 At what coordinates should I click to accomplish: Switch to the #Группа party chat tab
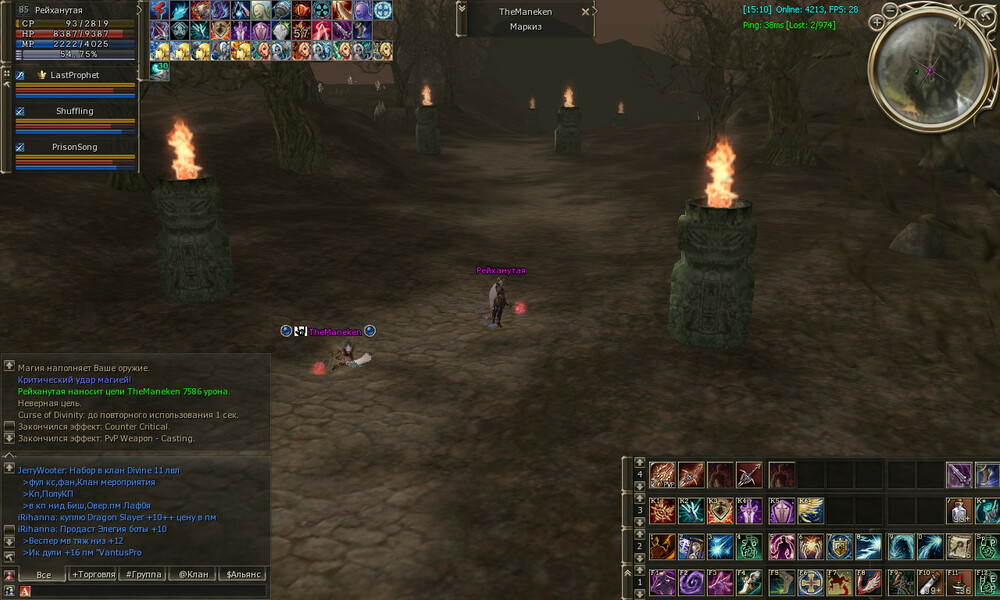[x=142, y=574]
